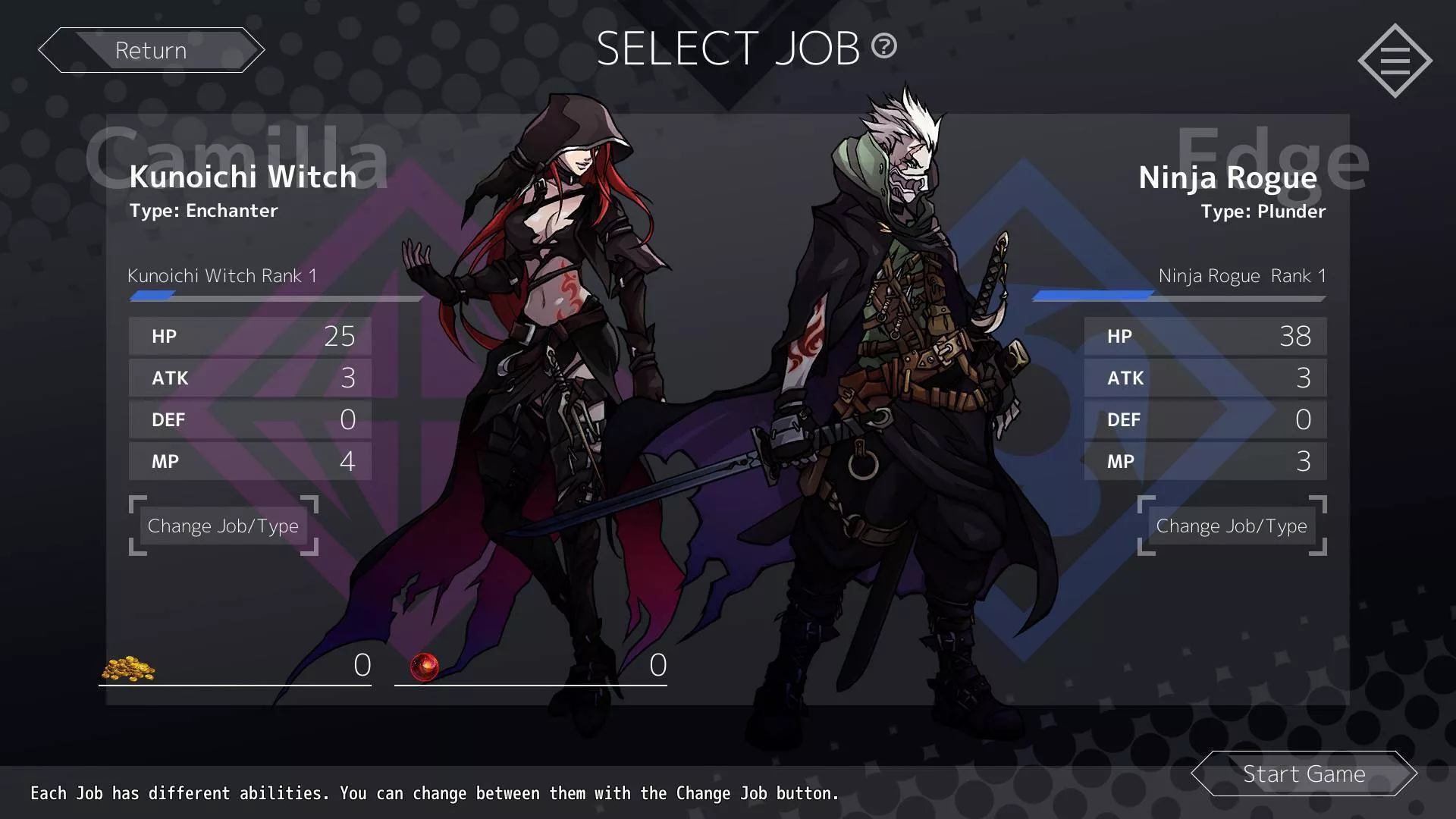This screenshot has height=819, width=1456.
Task: Open the help question mark icon
Action: point(883,46)
